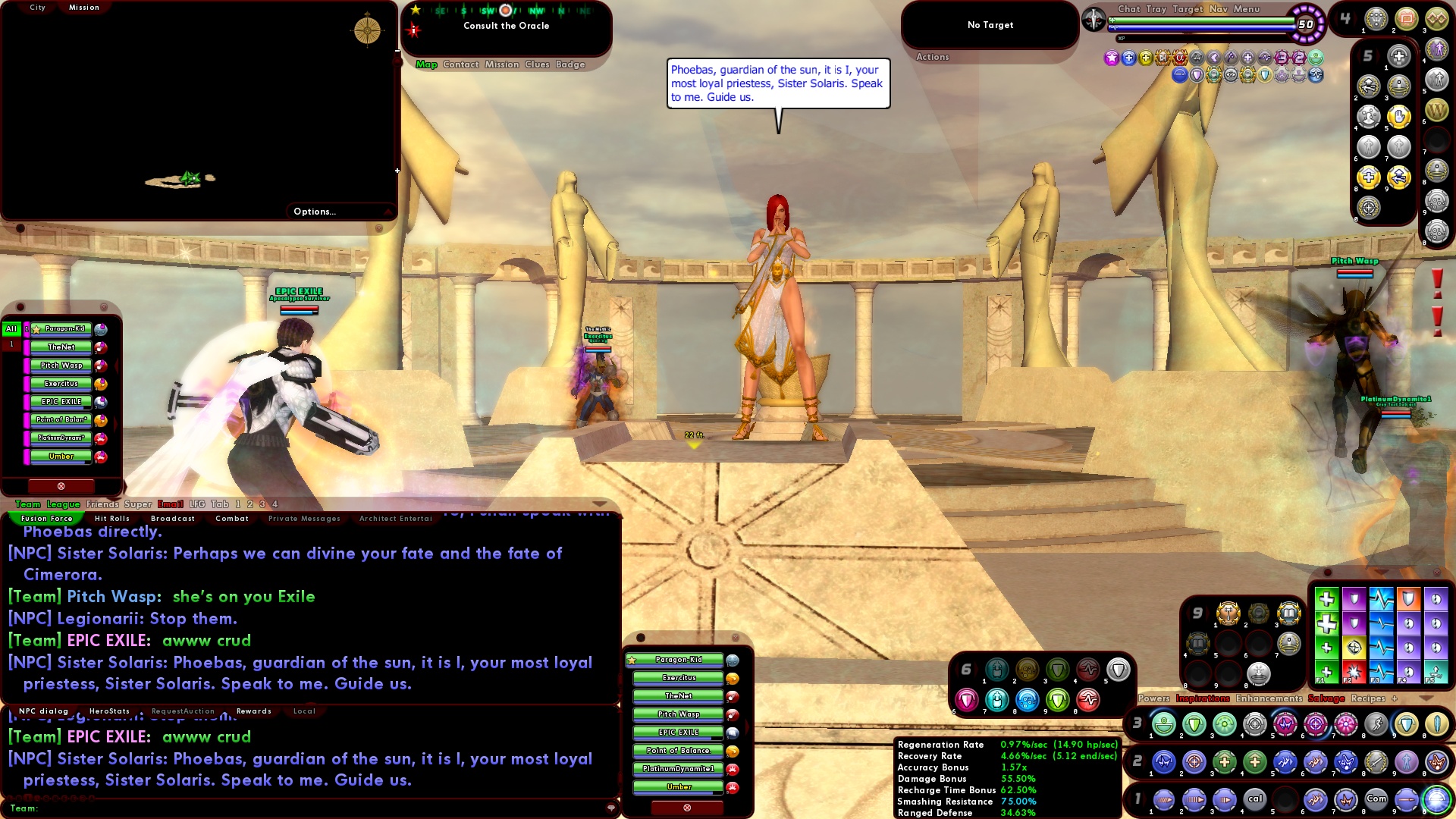1456x819 pixels.
Task: Open the Menu from the top navigation bar
Action: (1247, 9)
